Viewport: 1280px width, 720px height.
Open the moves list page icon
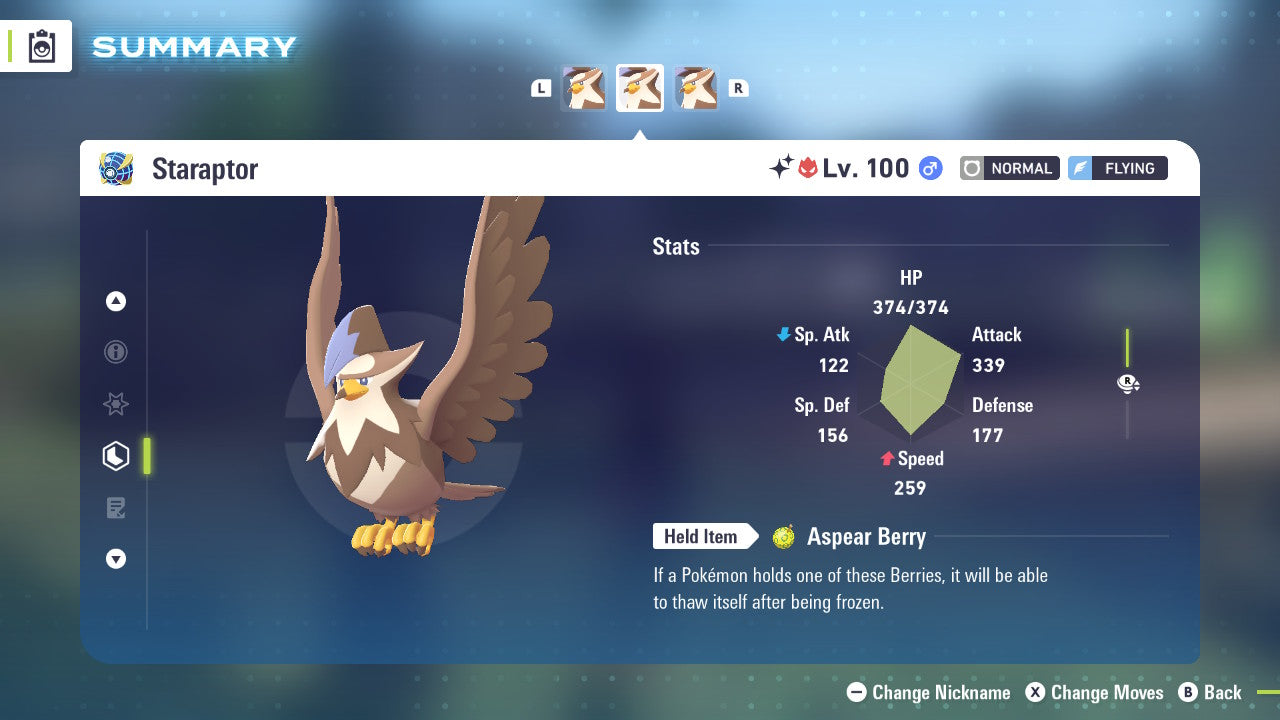(116, 508)
